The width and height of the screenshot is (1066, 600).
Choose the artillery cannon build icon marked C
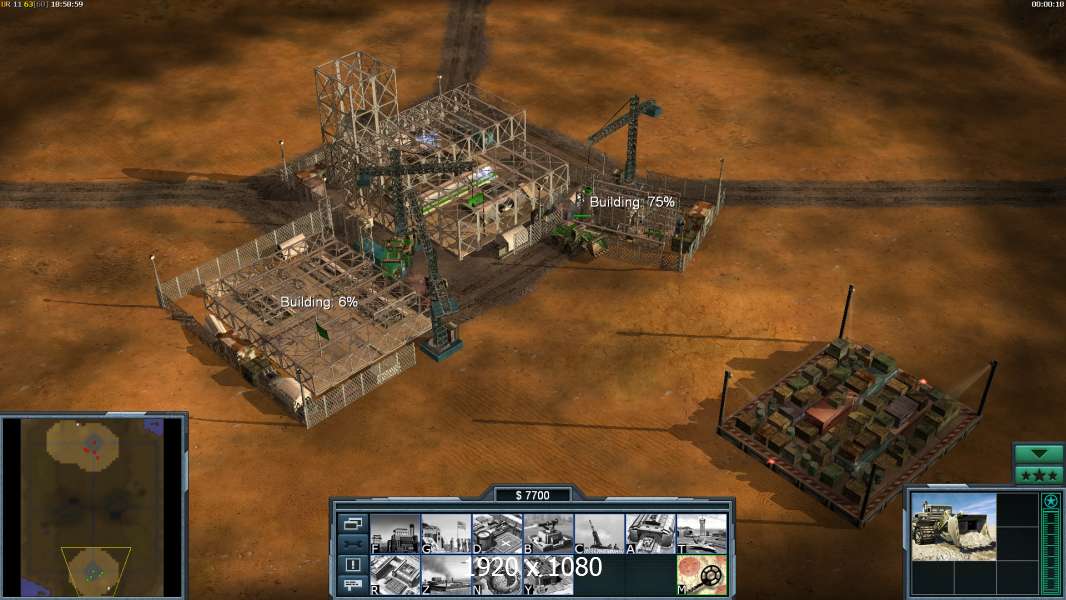click(x=599, y=533)
